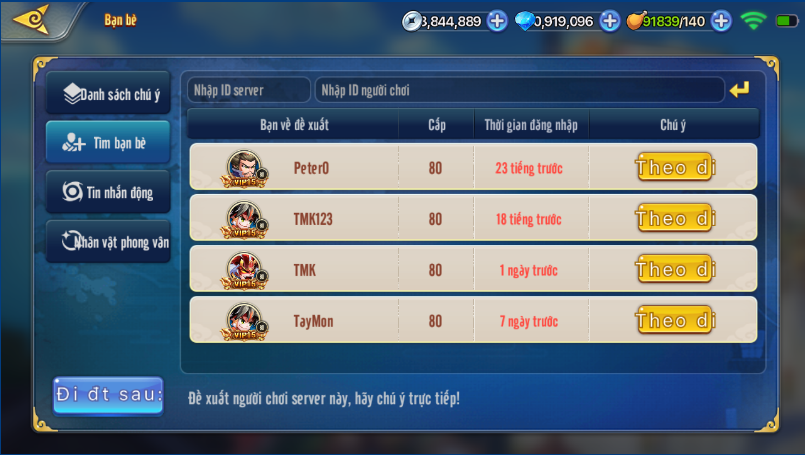Select the Nhân vật phong vân tab
The image size is (805, 455).
click(108, 241)
